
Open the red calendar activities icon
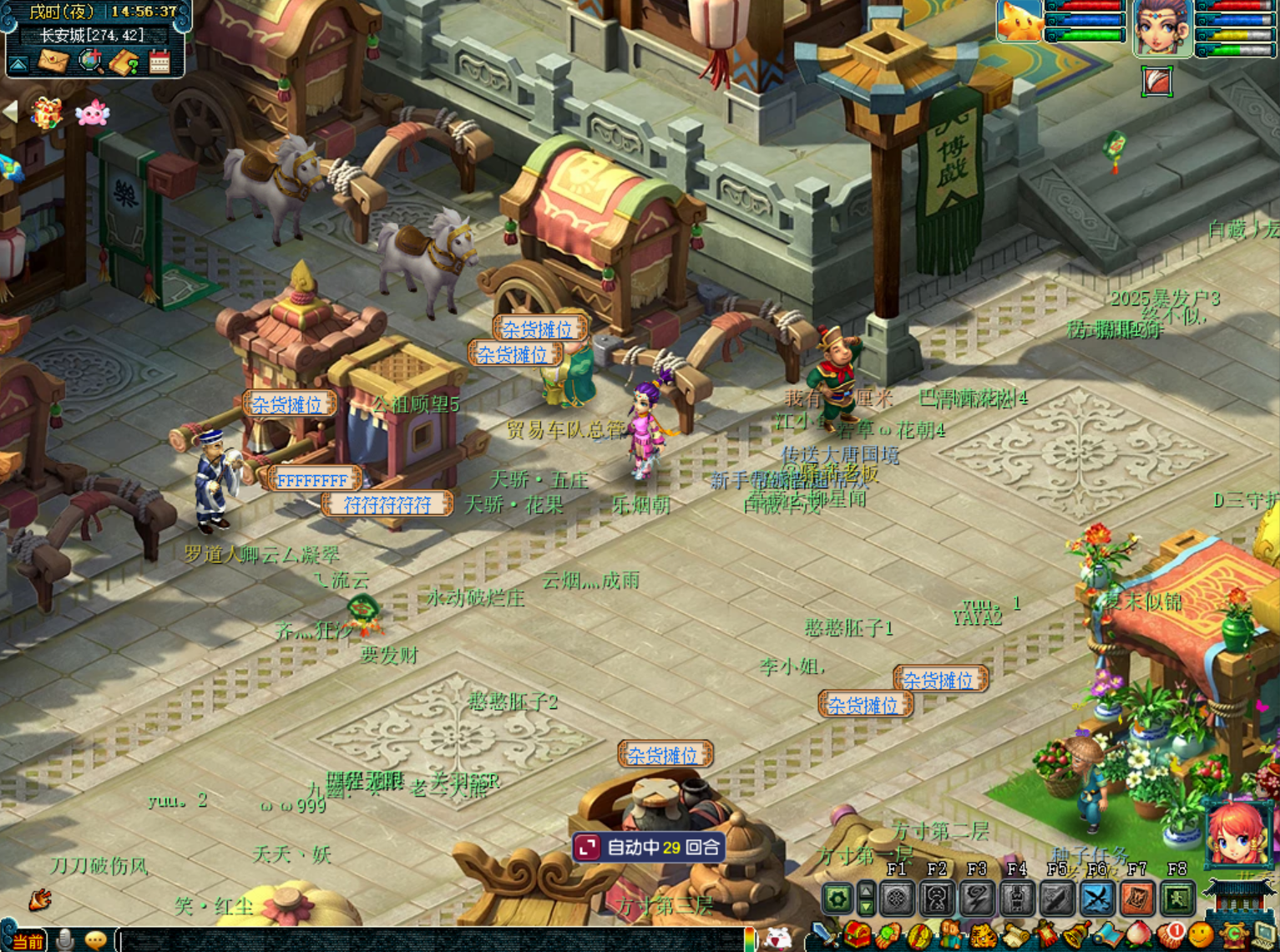159,62
